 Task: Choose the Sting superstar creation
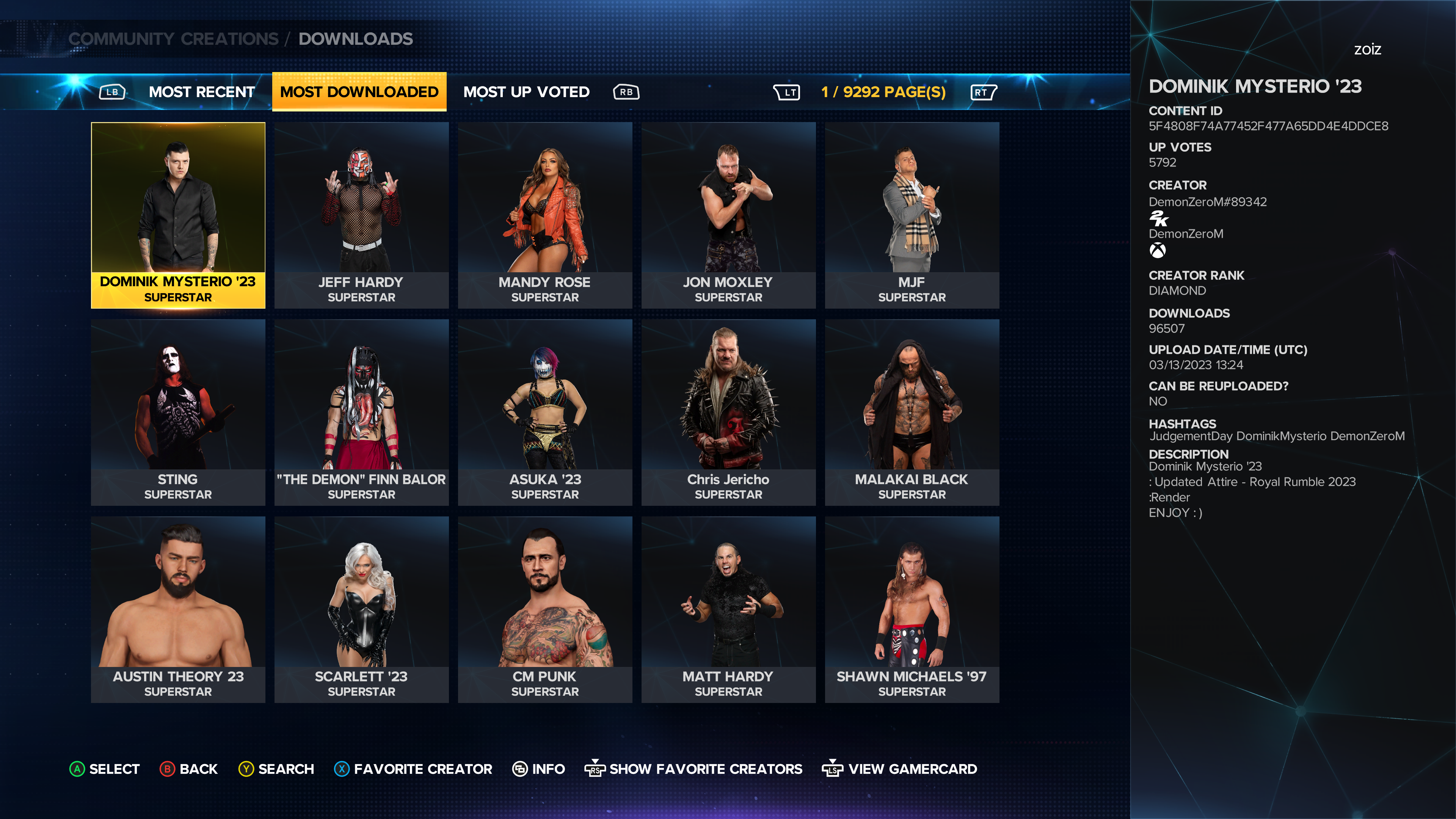(x=178, y=412)
